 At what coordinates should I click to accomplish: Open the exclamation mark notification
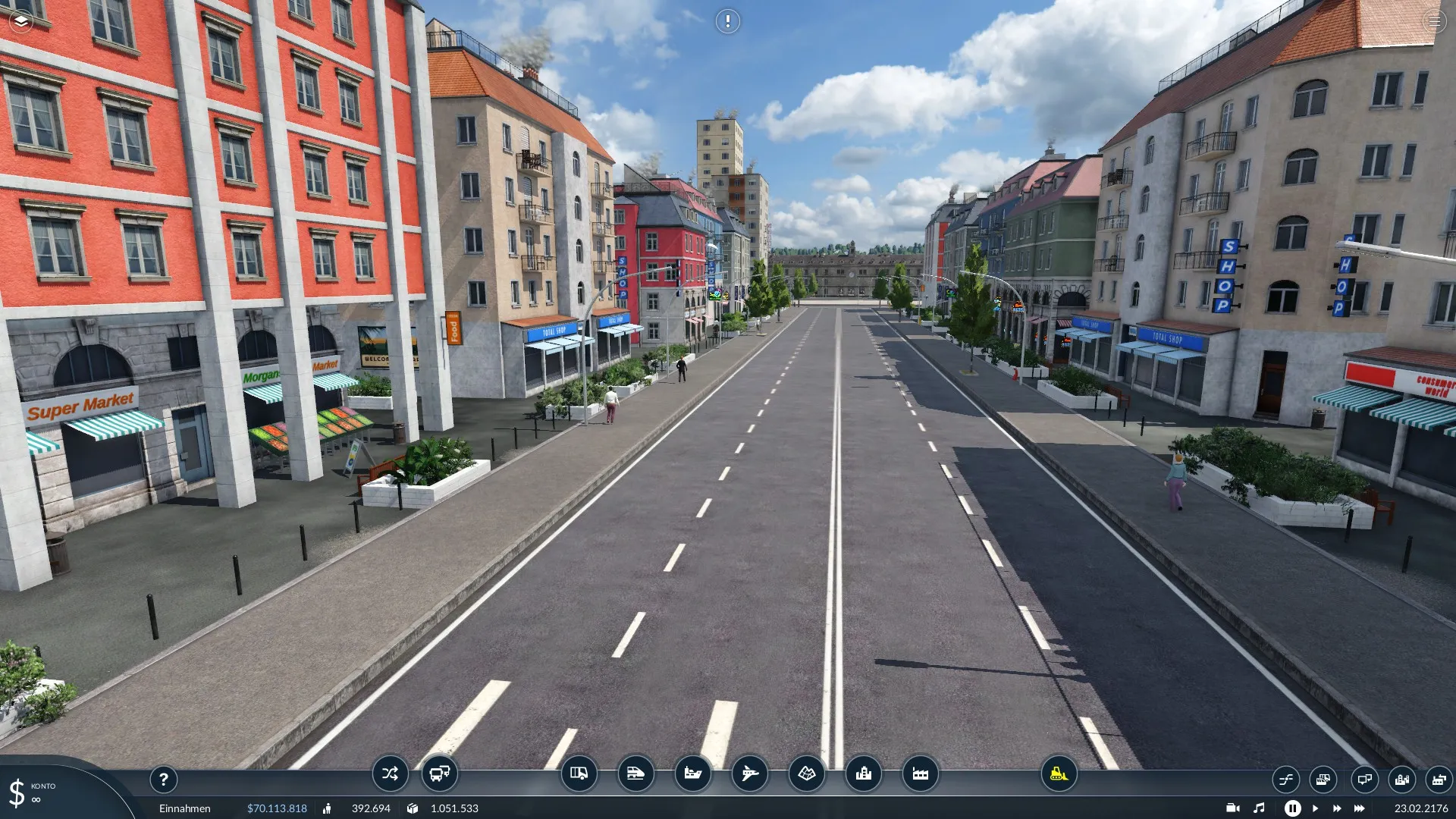tap(727, 21)
